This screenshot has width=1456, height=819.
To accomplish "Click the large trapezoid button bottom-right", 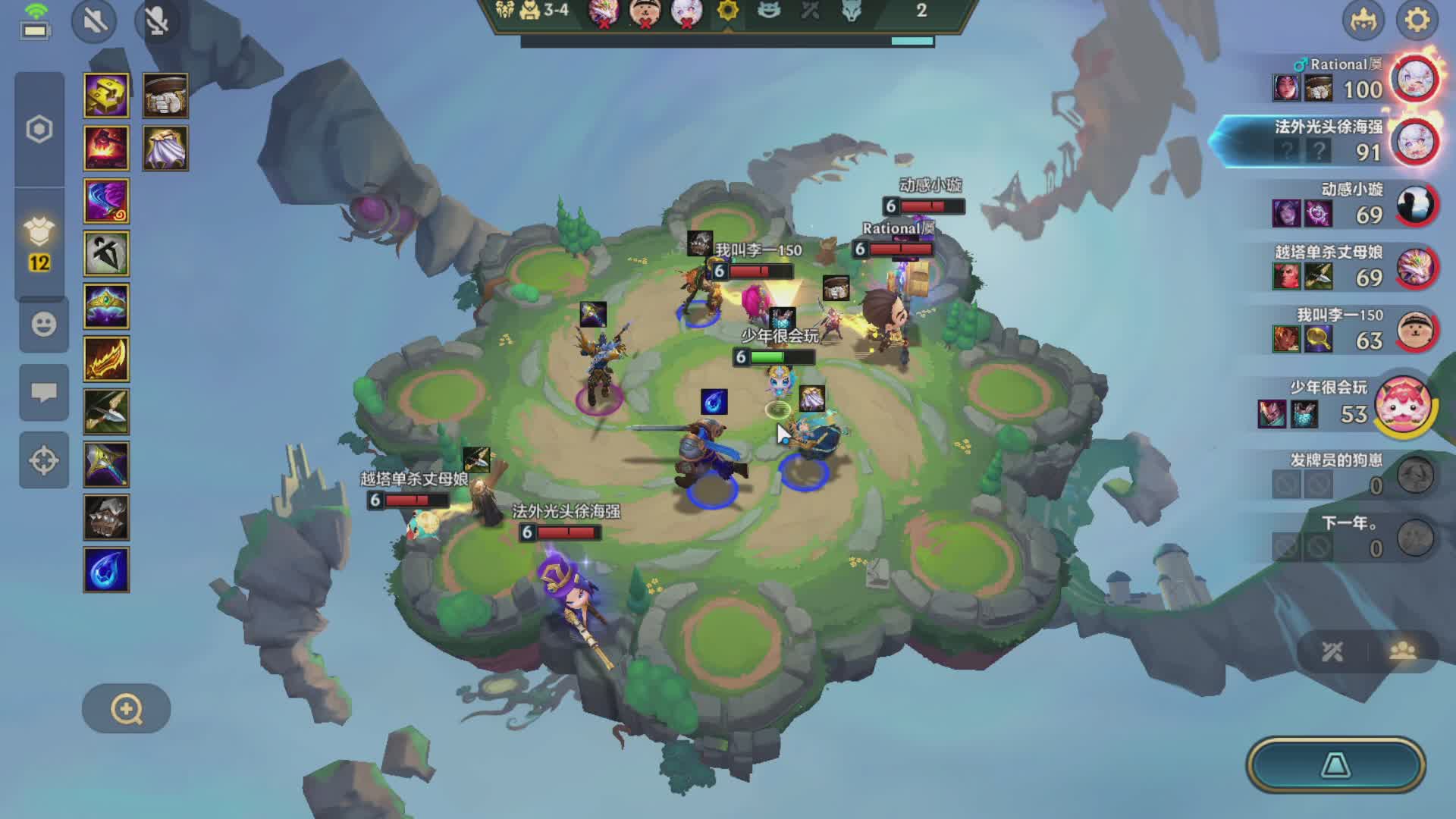I will (x=1335, y=765).
